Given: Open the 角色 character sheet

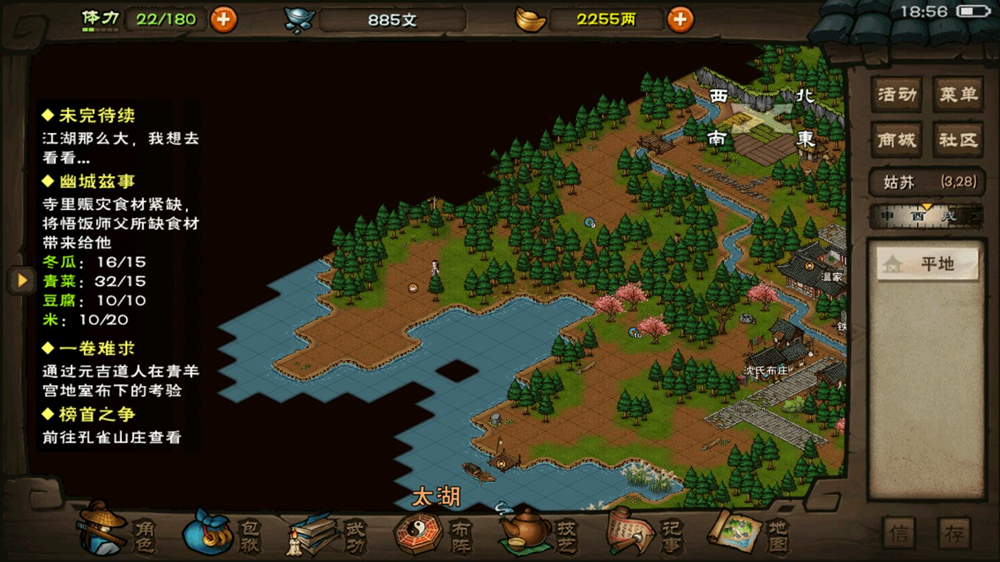Looking at the screenshot, I should pos(118,530).
